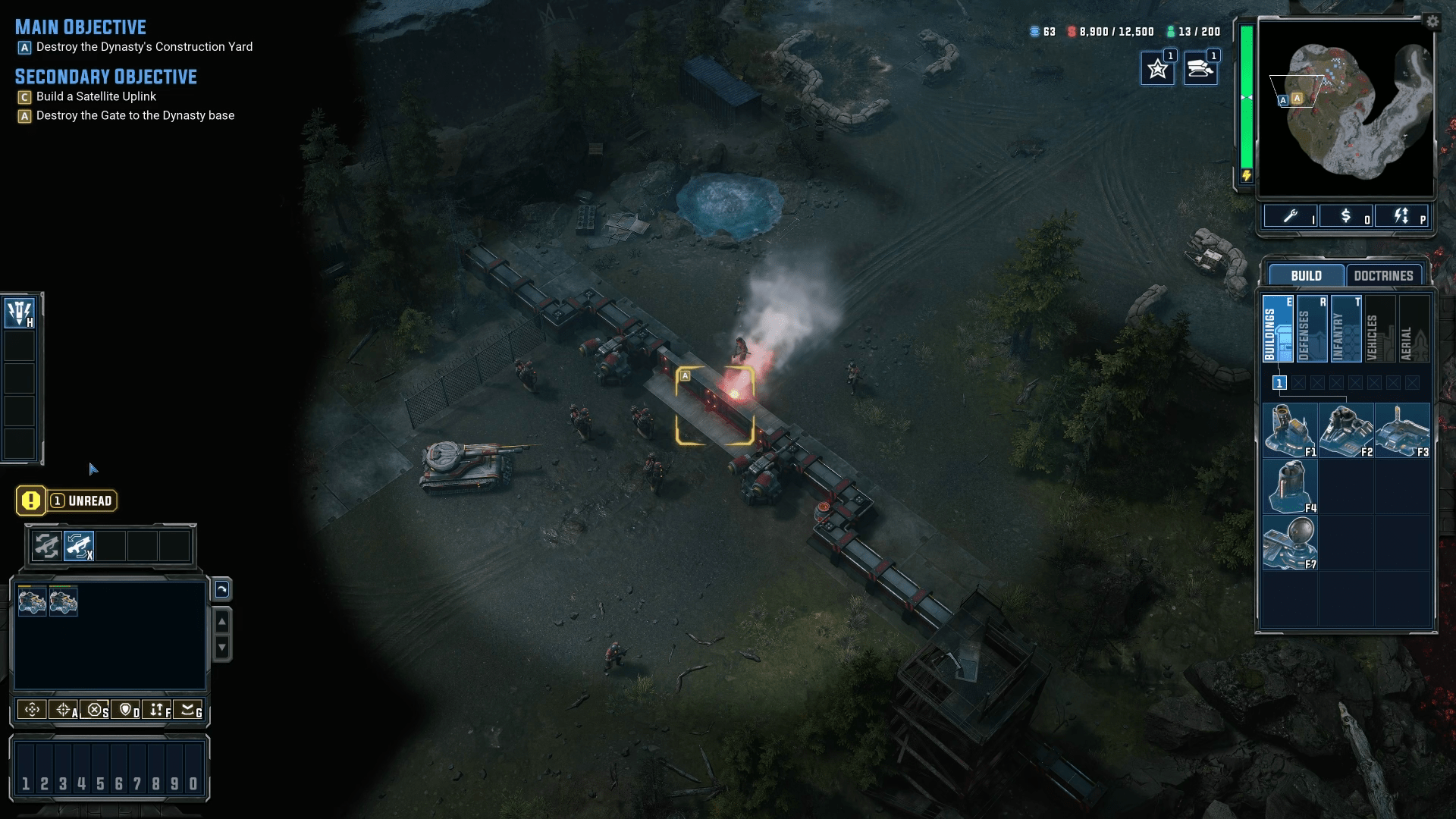Select the first vehicle portrait thumbnail
This screenshot has width=1456, height=819.
[32, 601]
